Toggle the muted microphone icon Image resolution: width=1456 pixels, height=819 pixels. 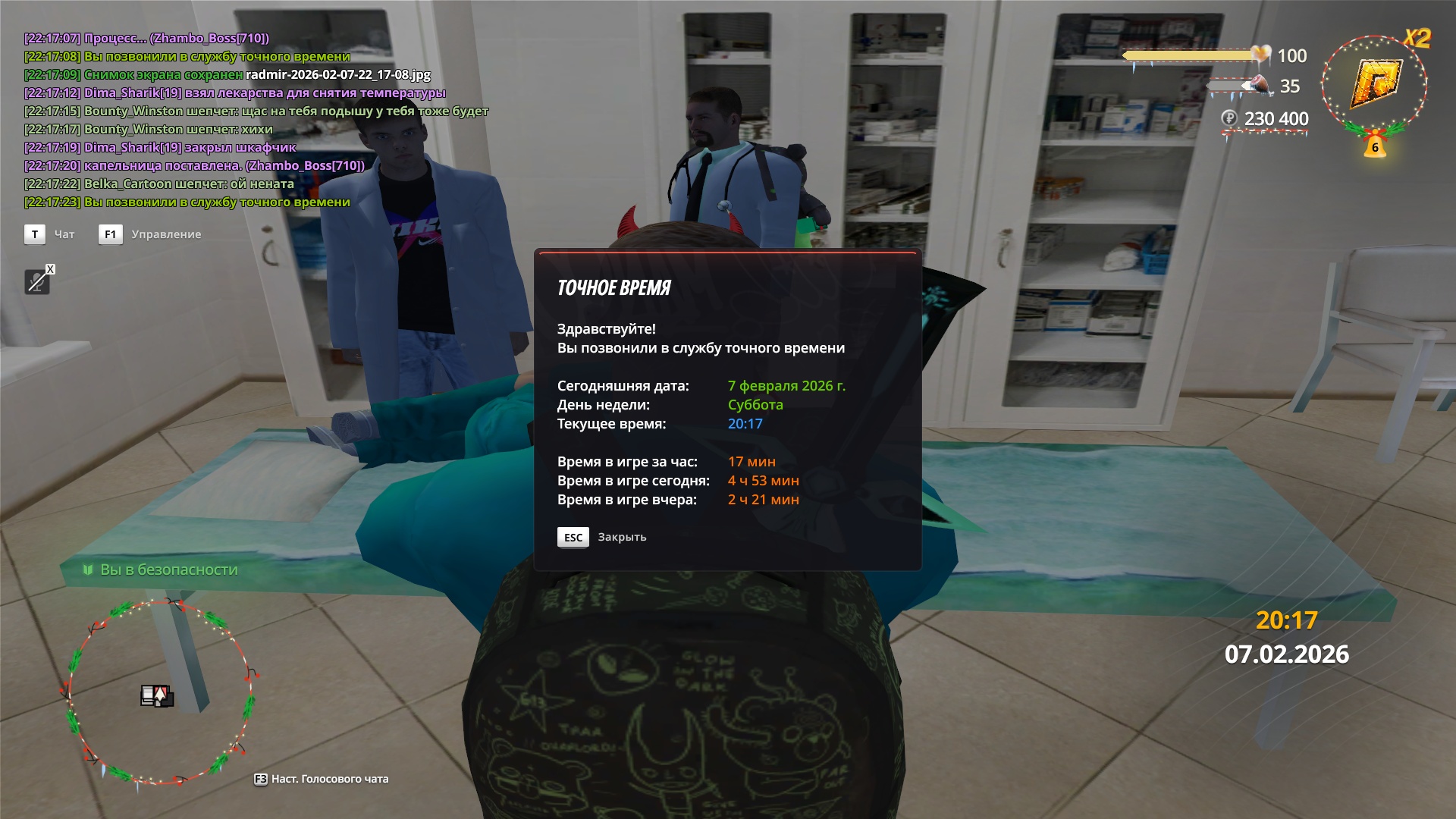point(36,282)
